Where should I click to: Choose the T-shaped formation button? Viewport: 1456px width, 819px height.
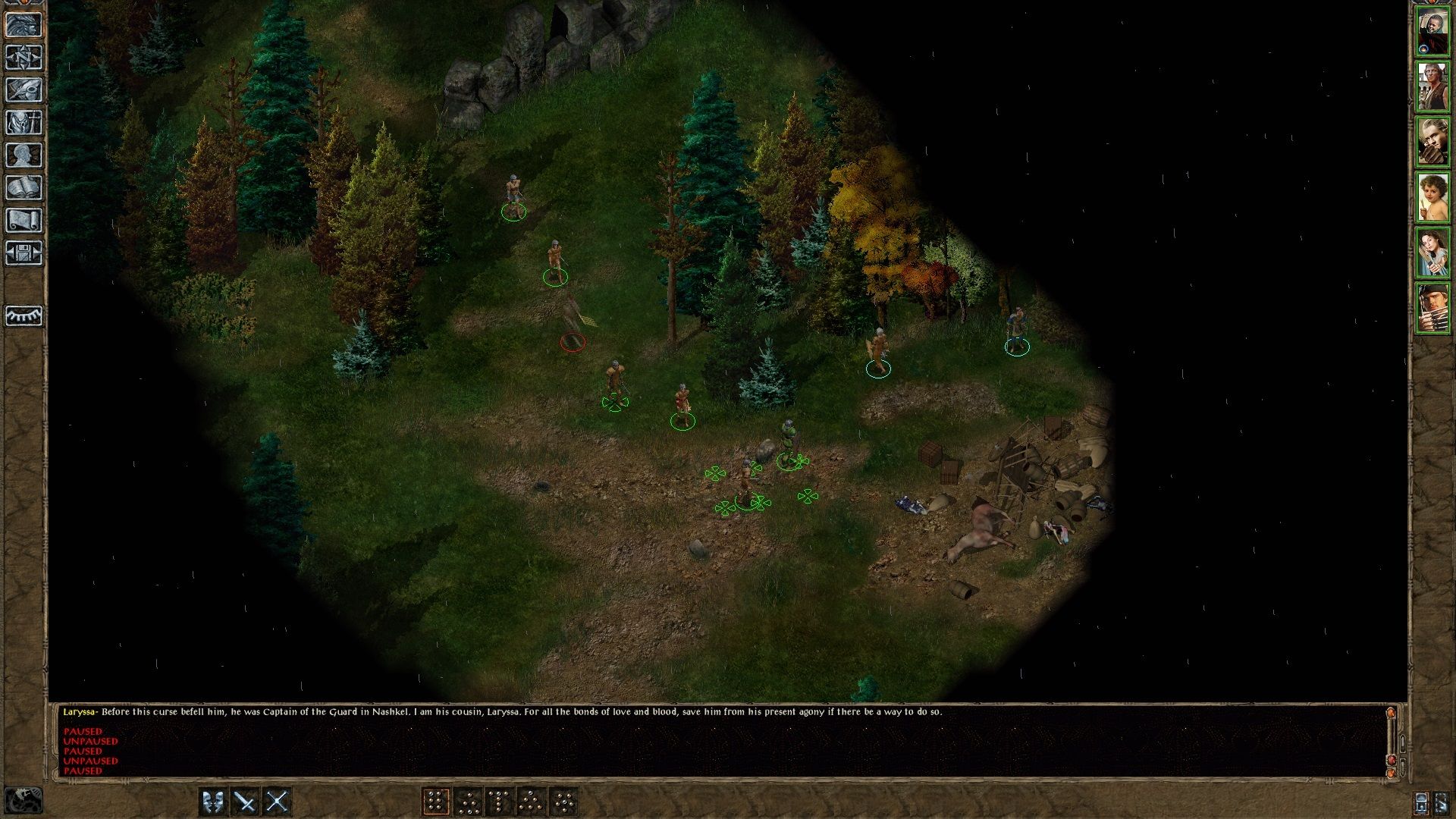tap(499, 802)
